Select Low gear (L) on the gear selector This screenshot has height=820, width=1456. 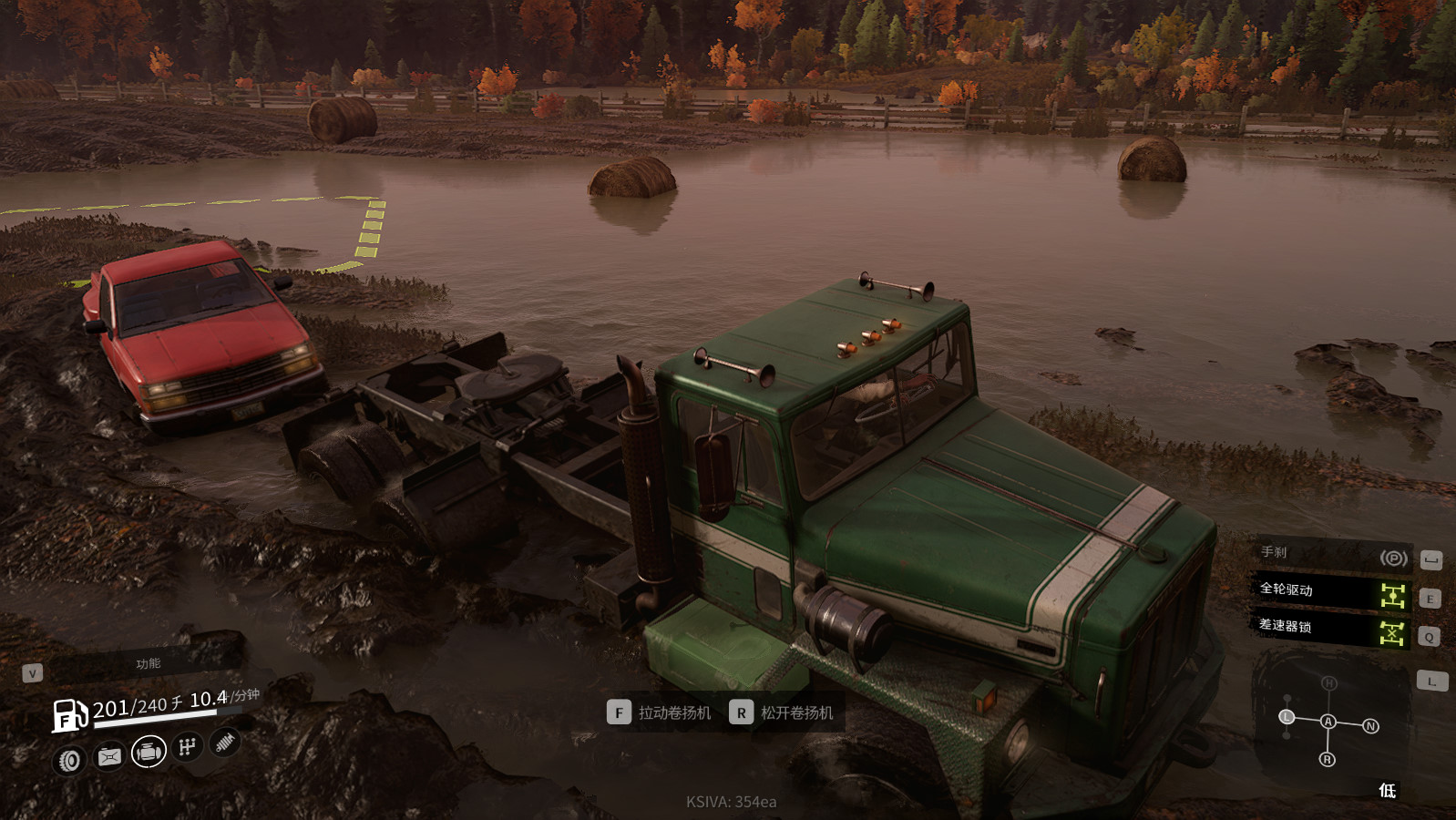pos(1287,717)
